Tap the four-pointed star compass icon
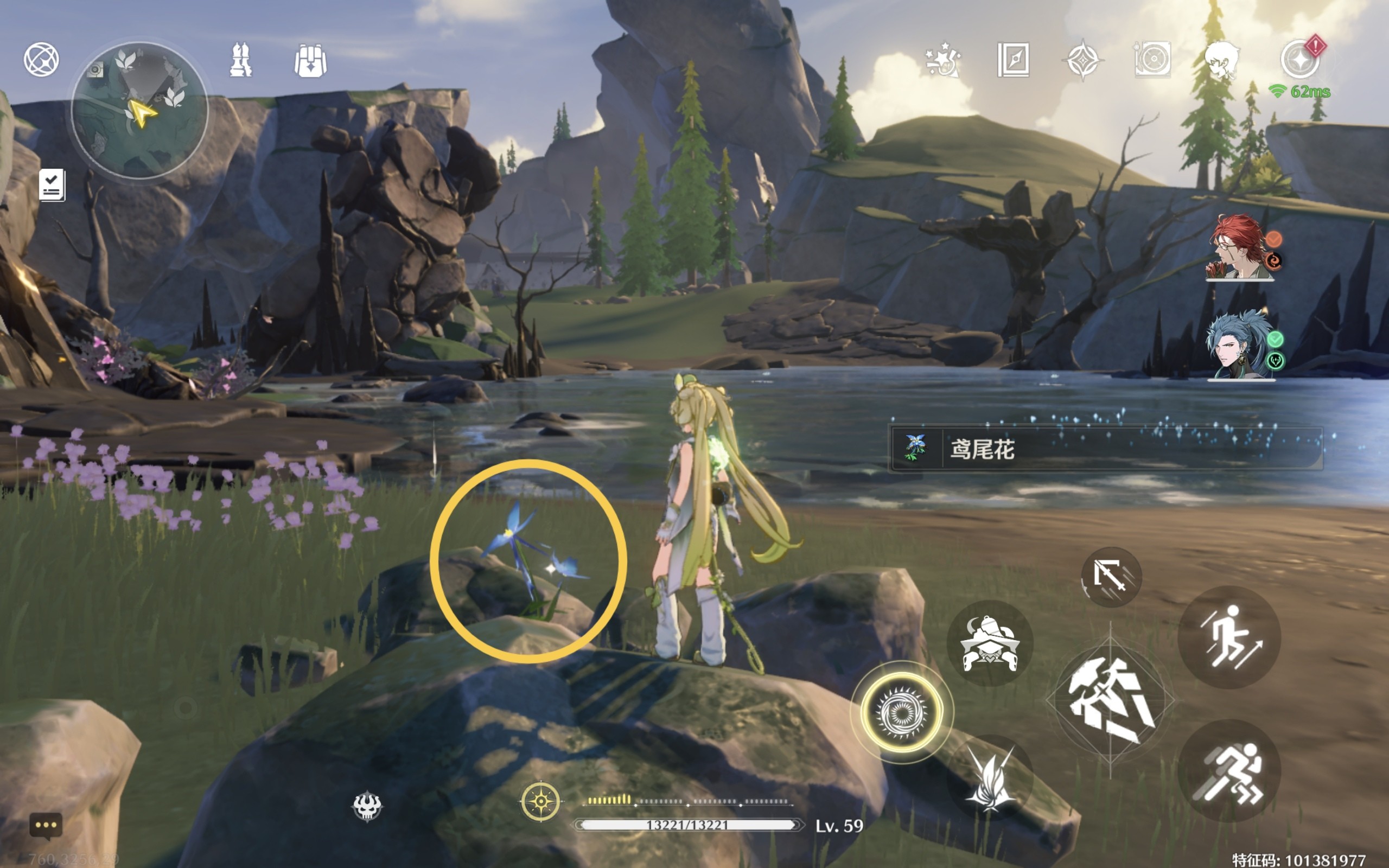The height and width of the screenshot is (868, 1389). tap(1082, 60)
